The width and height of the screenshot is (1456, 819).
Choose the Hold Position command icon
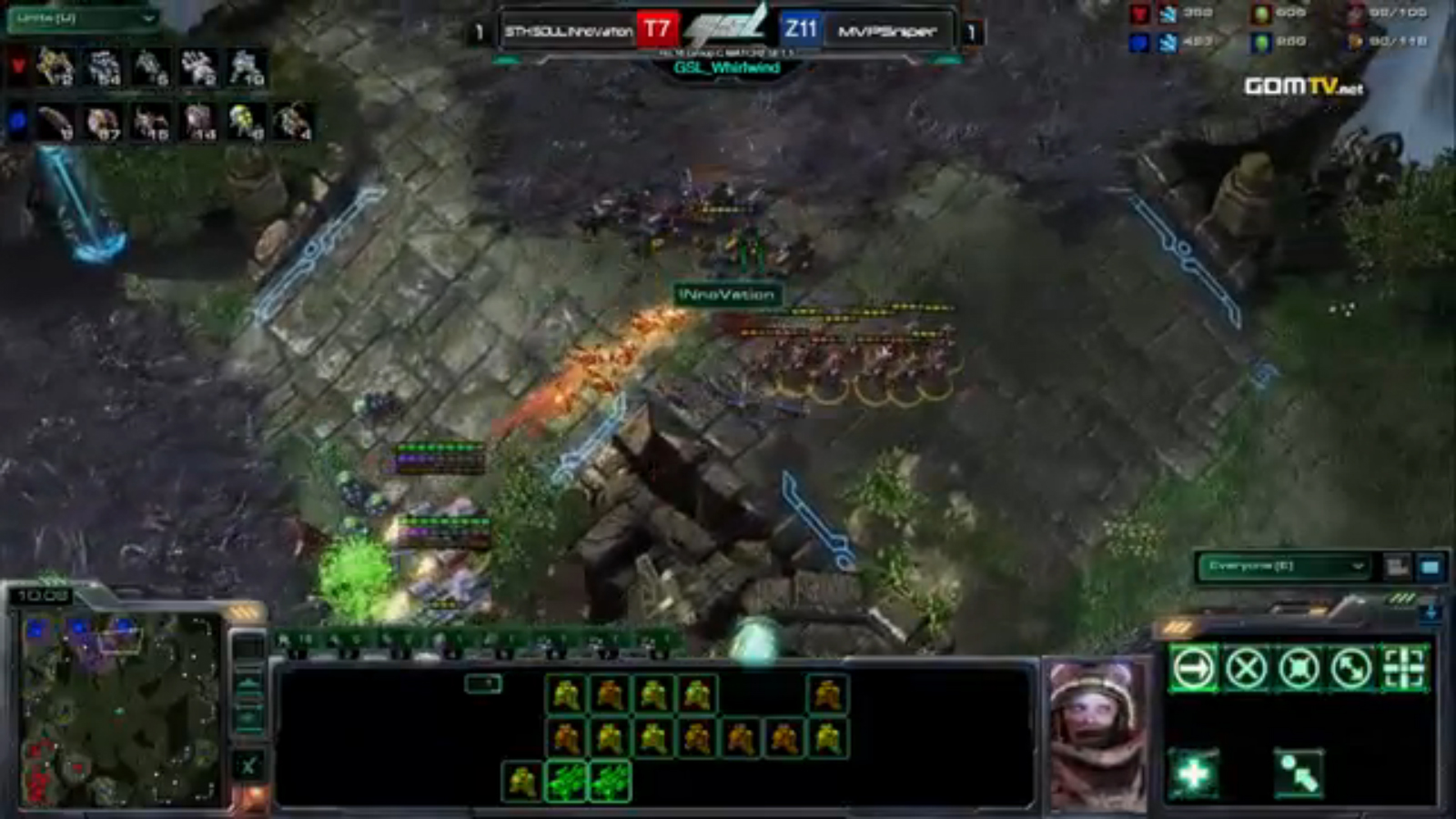point(1299,669)
